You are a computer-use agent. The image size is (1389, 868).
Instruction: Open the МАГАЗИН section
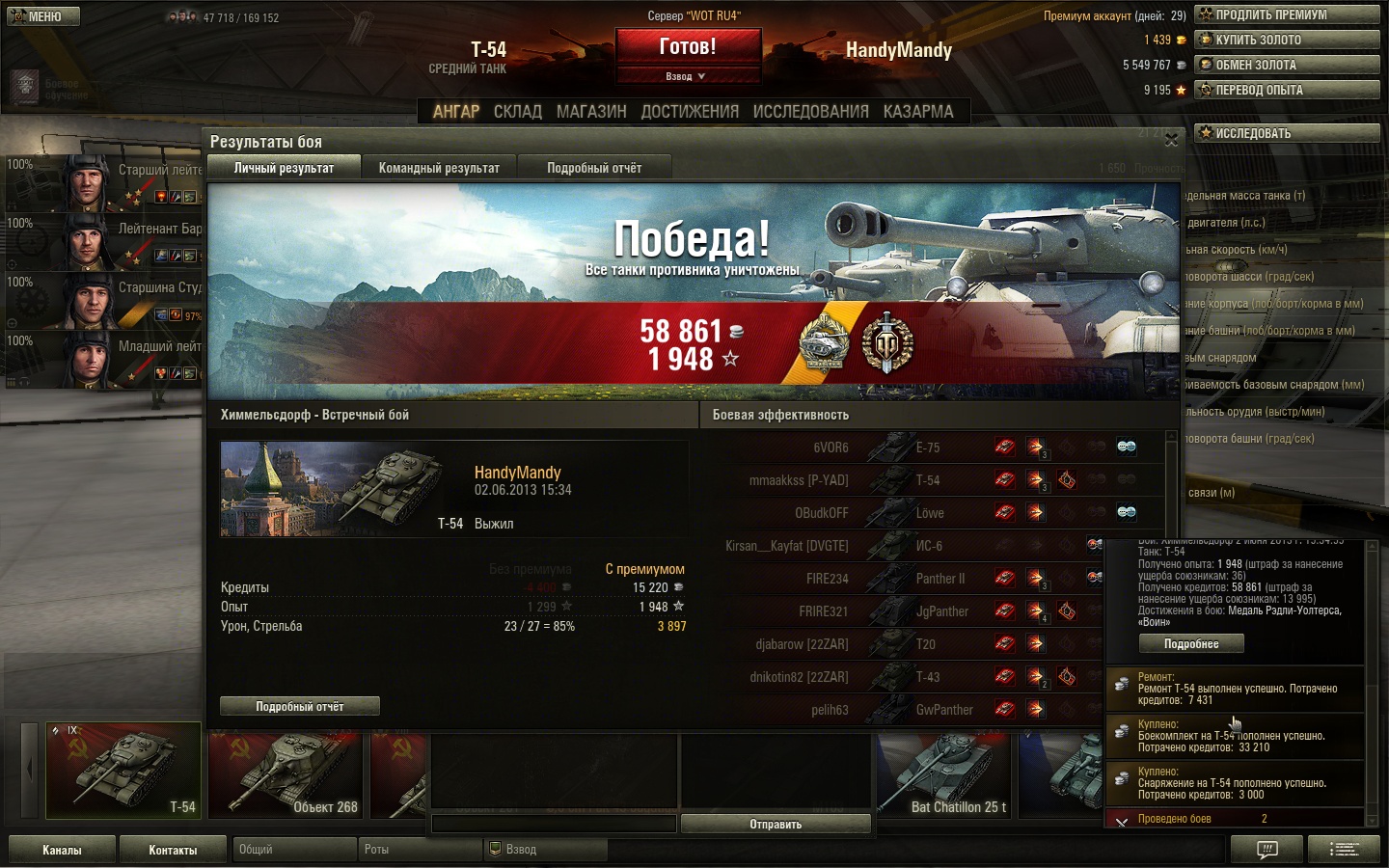click(x=591, y=112)
